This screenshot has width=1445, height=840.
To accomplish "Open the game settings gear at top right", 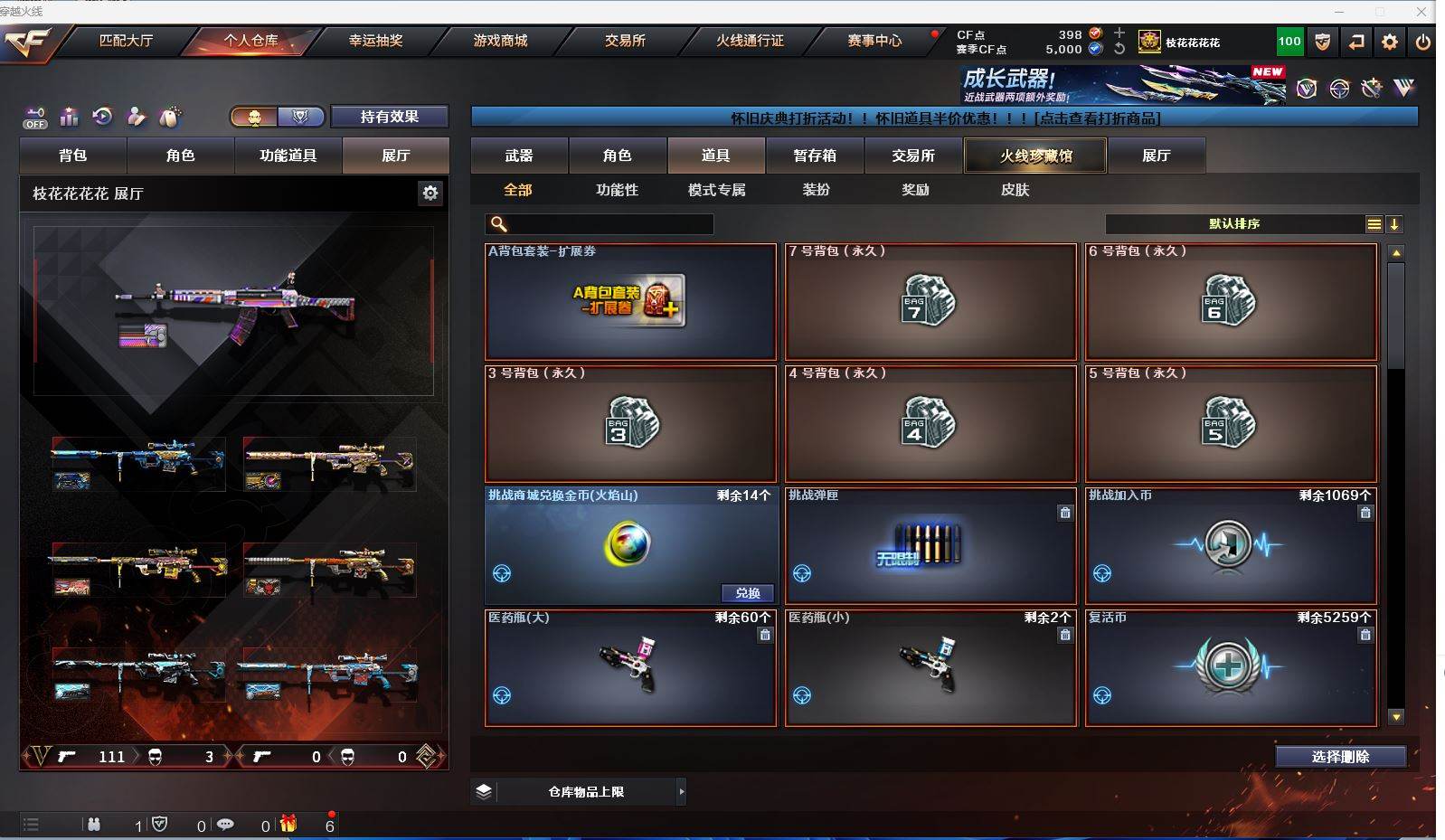I will (1390, 42).
